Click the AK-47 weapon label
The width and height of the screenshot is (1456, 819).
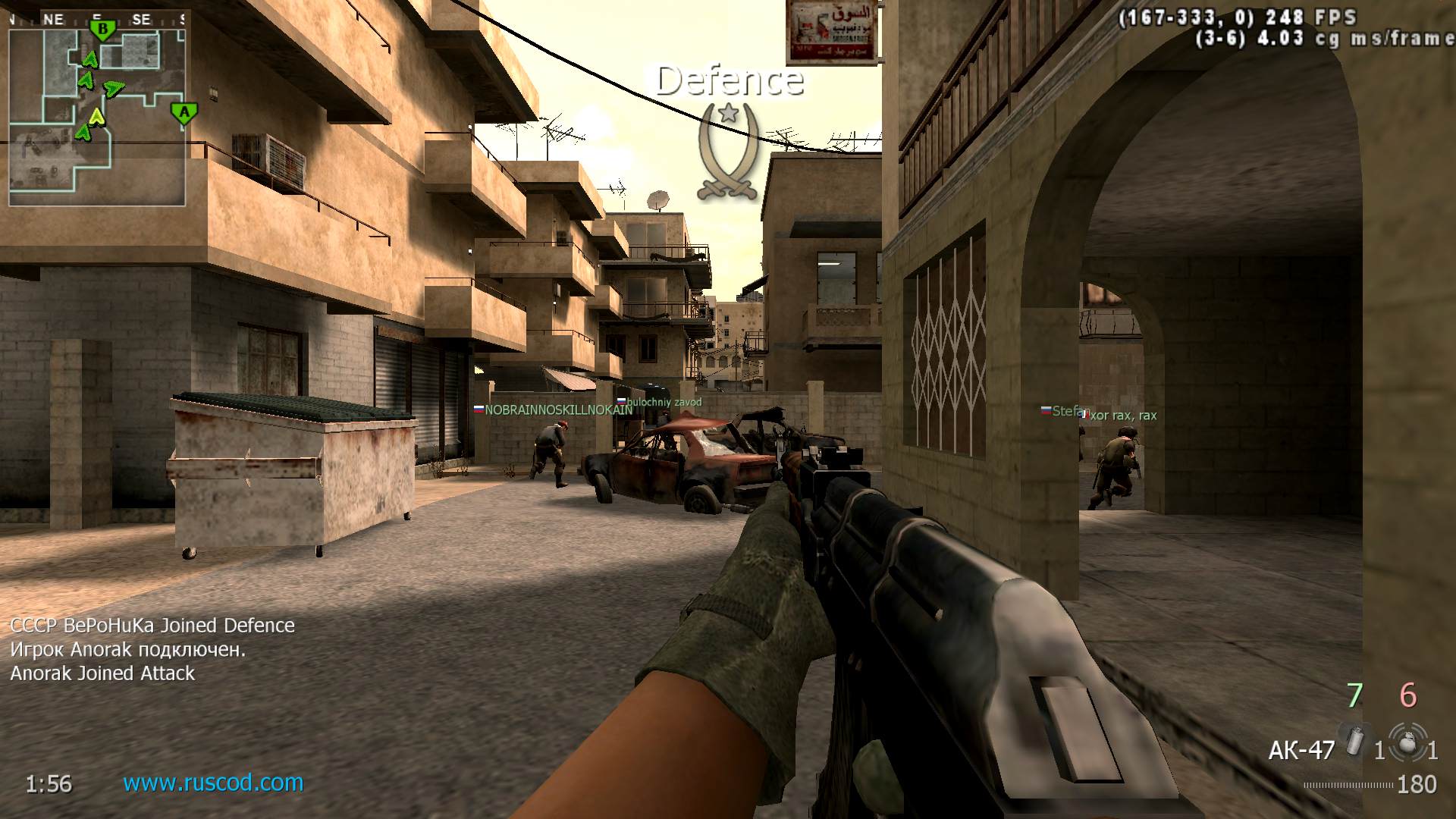tap(1301, 750)
